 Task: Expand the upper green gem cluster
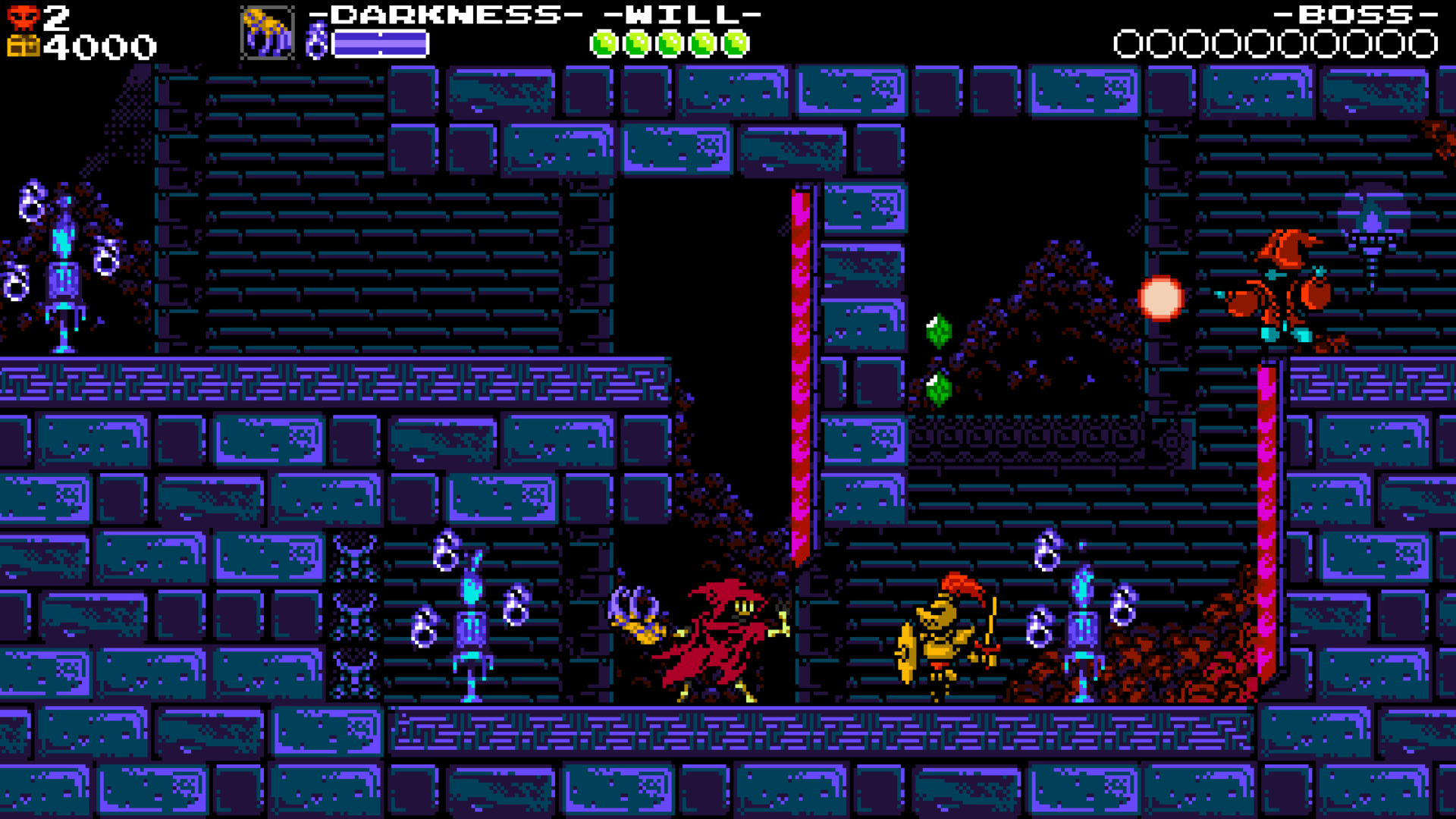[938, 331]
